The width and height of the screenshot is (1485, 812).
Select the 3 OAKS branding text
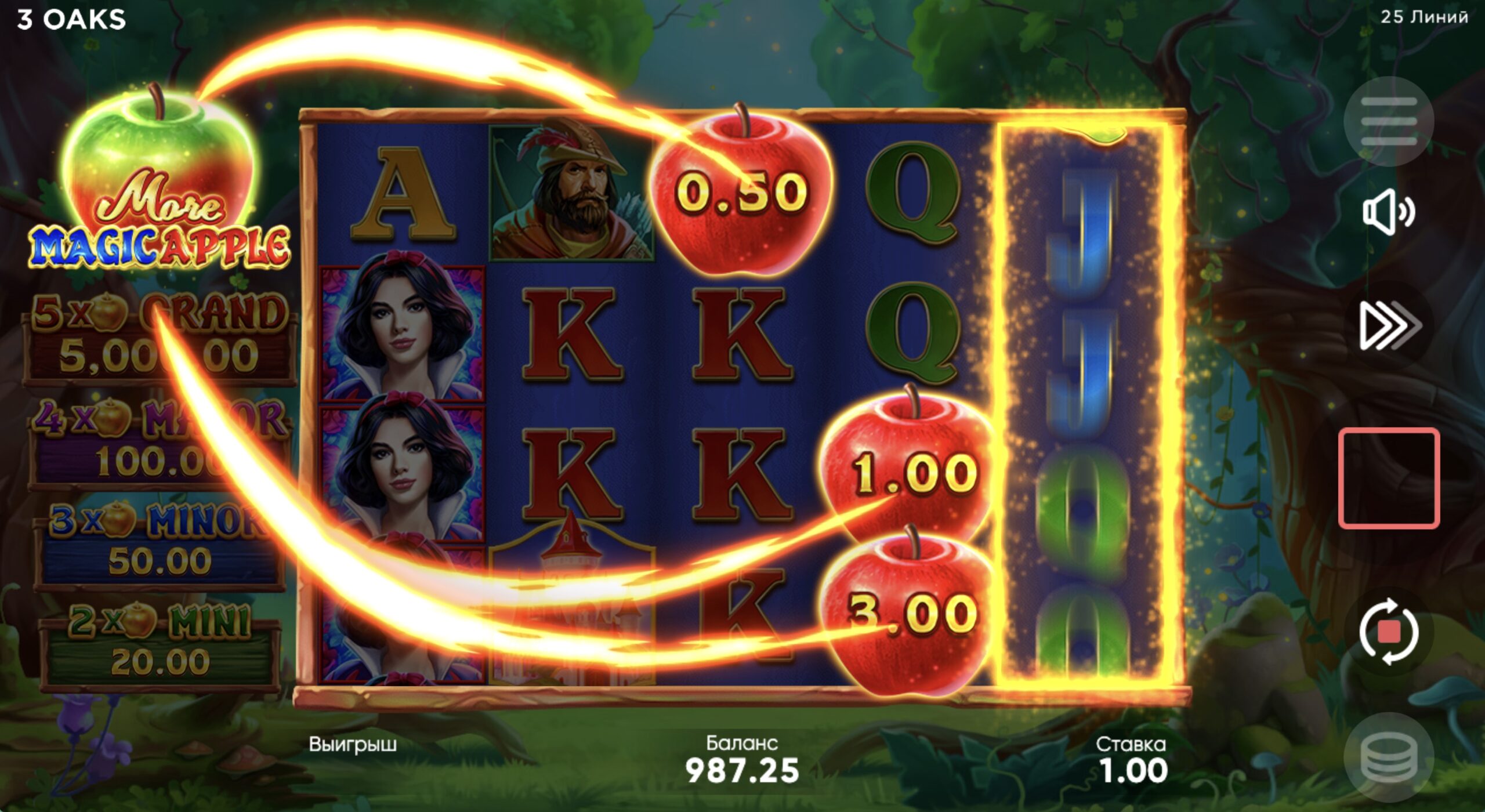point(71,19)
